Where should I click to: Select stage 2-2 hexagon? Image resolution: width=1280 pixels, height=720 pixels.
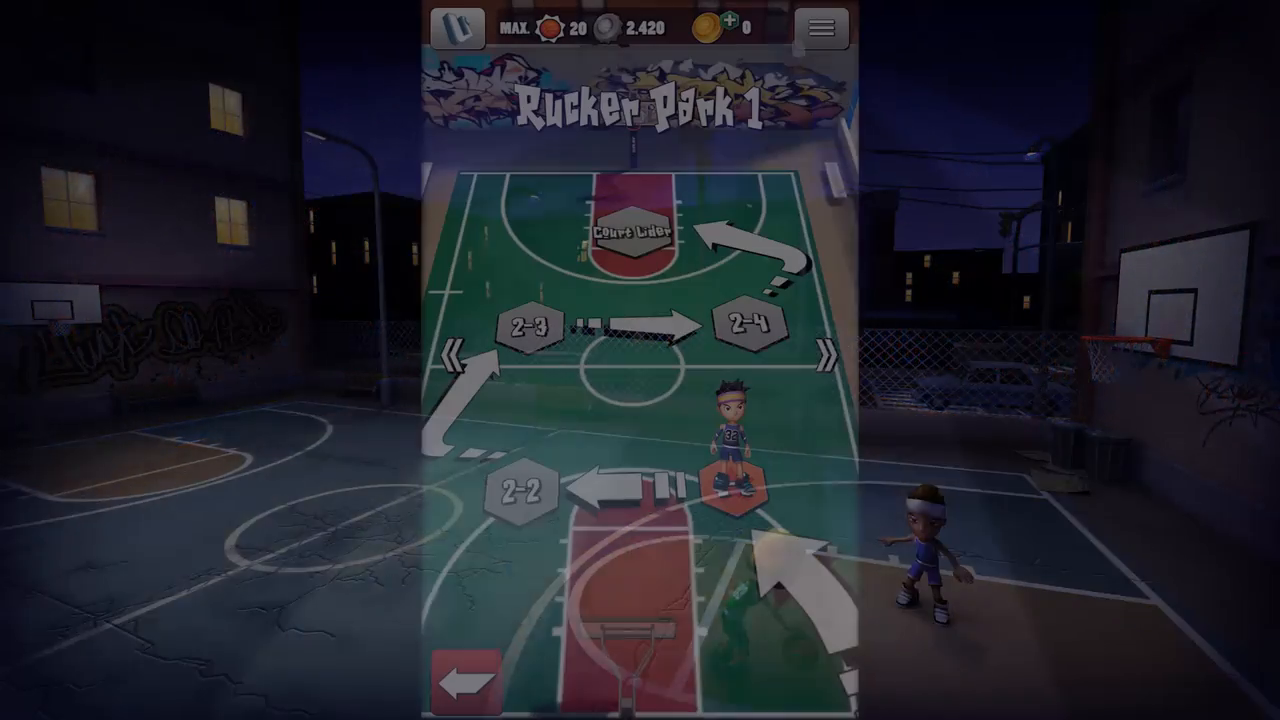tap(519, 490)
